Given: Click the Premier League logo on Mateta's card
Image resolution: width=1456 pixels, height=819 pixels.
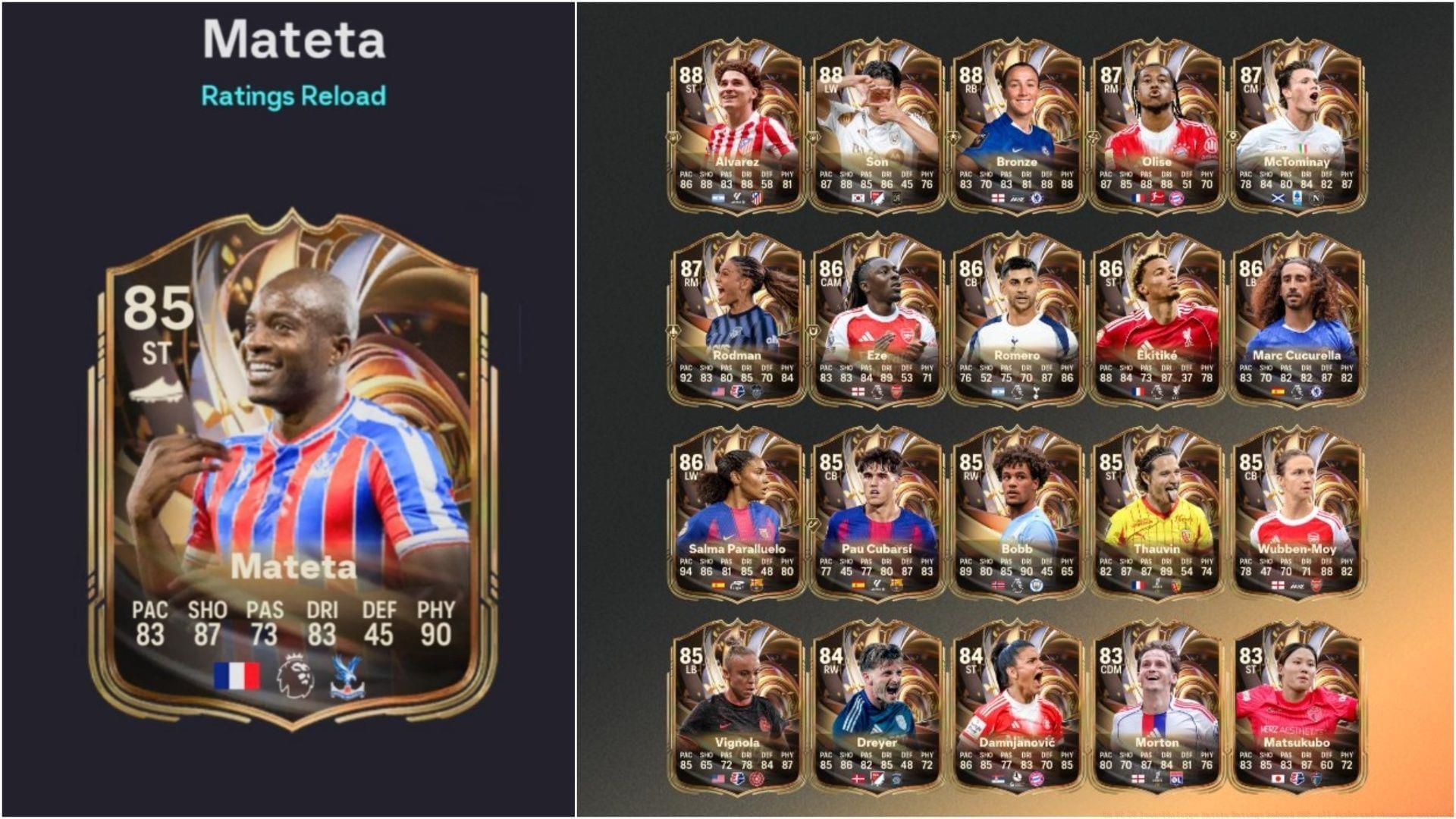Looking at the screenshot, I should pyautogui.click(x=294, y=675).
